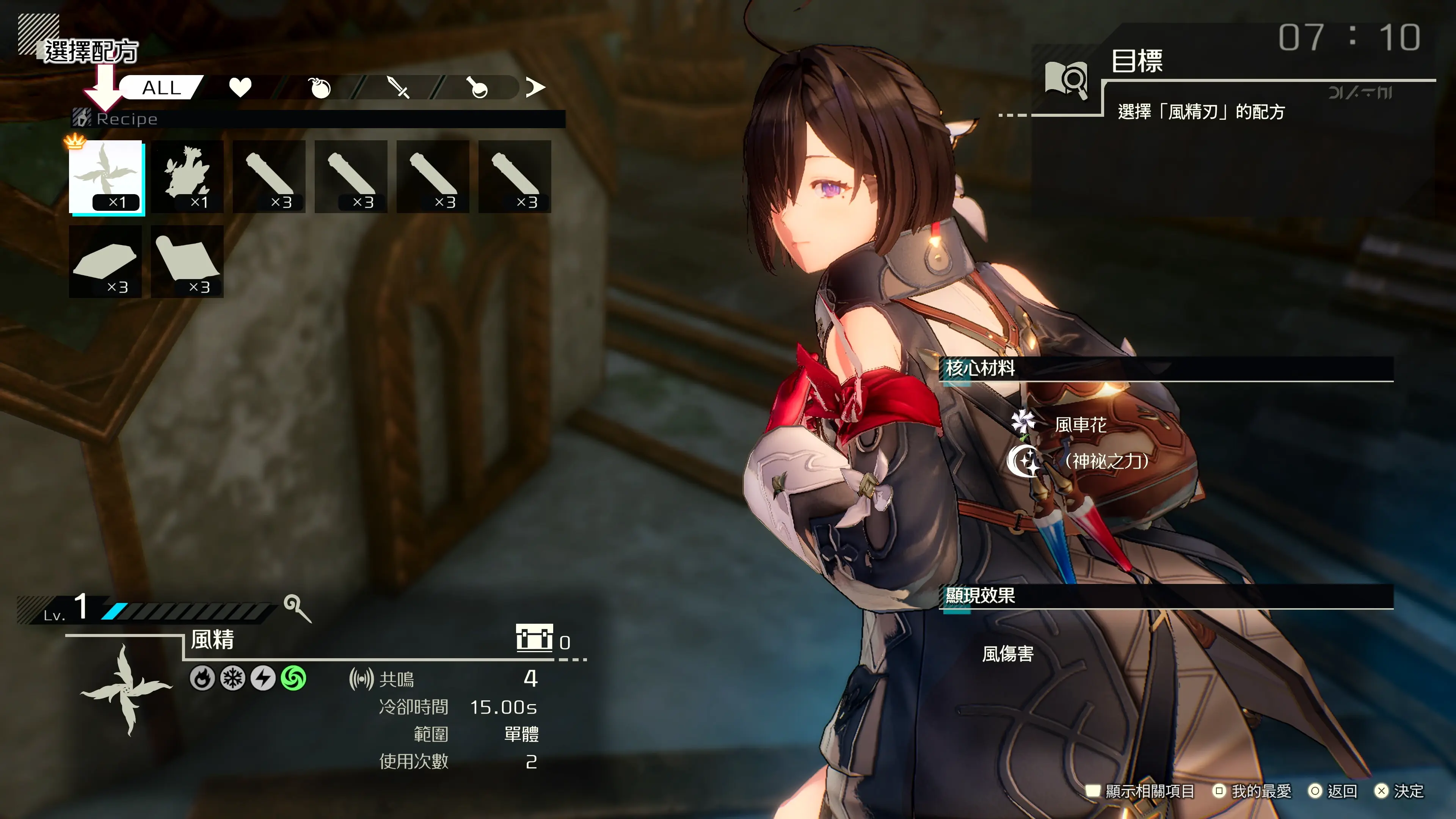Choose the plant-shaped silhouette recipe
1456x819 pixels.
point(187,177)
